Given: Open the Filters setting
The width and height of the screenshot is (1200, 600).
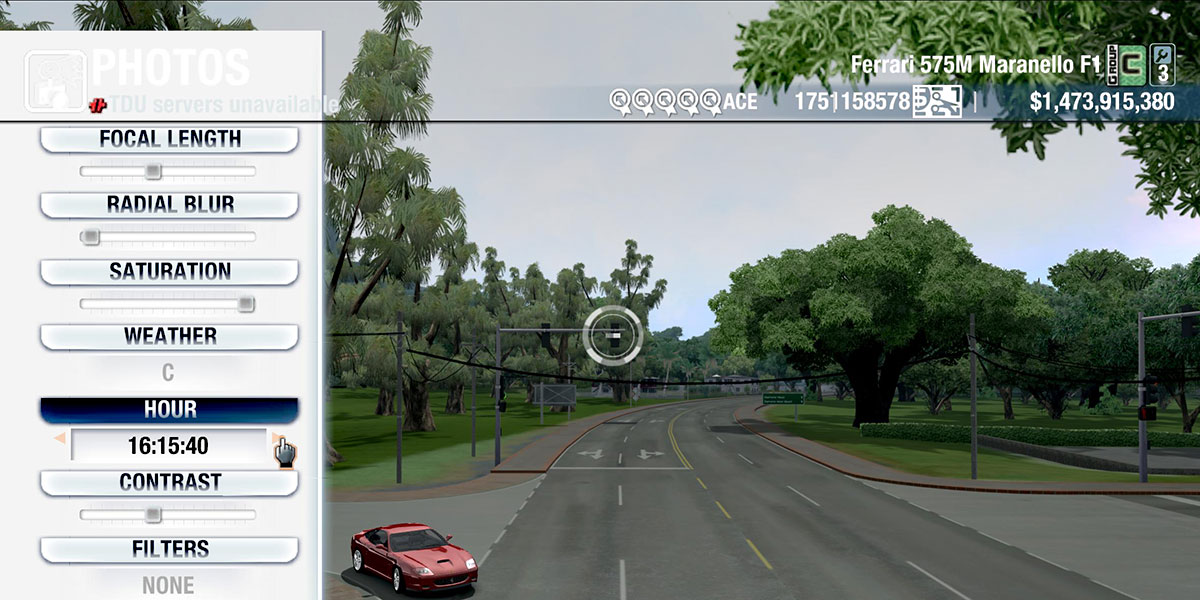Looking at the screenshot, I should (169, 549).
